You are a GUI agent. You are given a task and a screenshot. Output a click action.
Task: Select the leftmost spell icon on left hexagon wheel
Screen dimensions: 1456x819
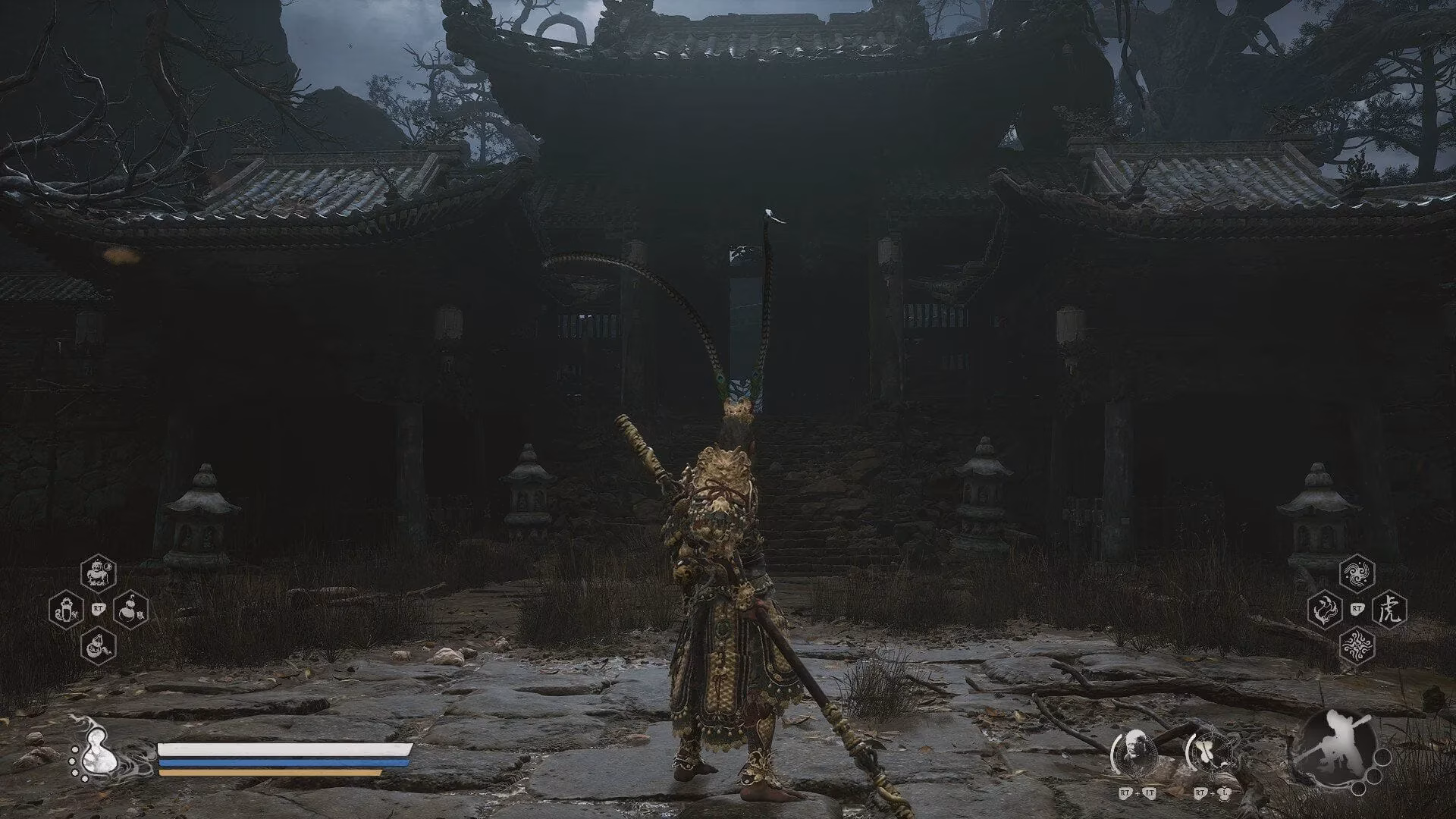pos(66,610)
